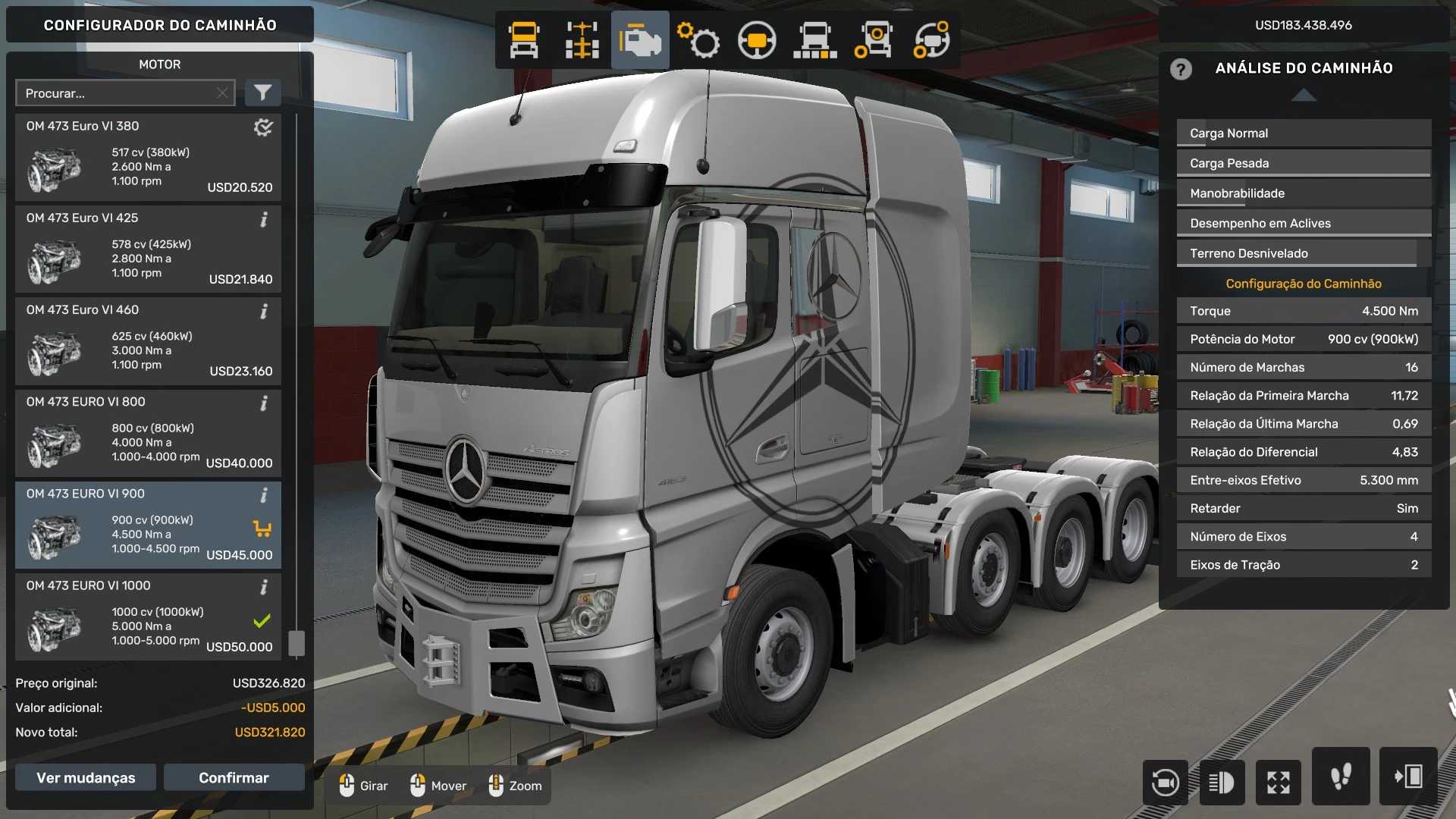Choose the OM 473 Euro VI 425 engine
Viewport: 1456px width, 819px height.
[148, 249]
